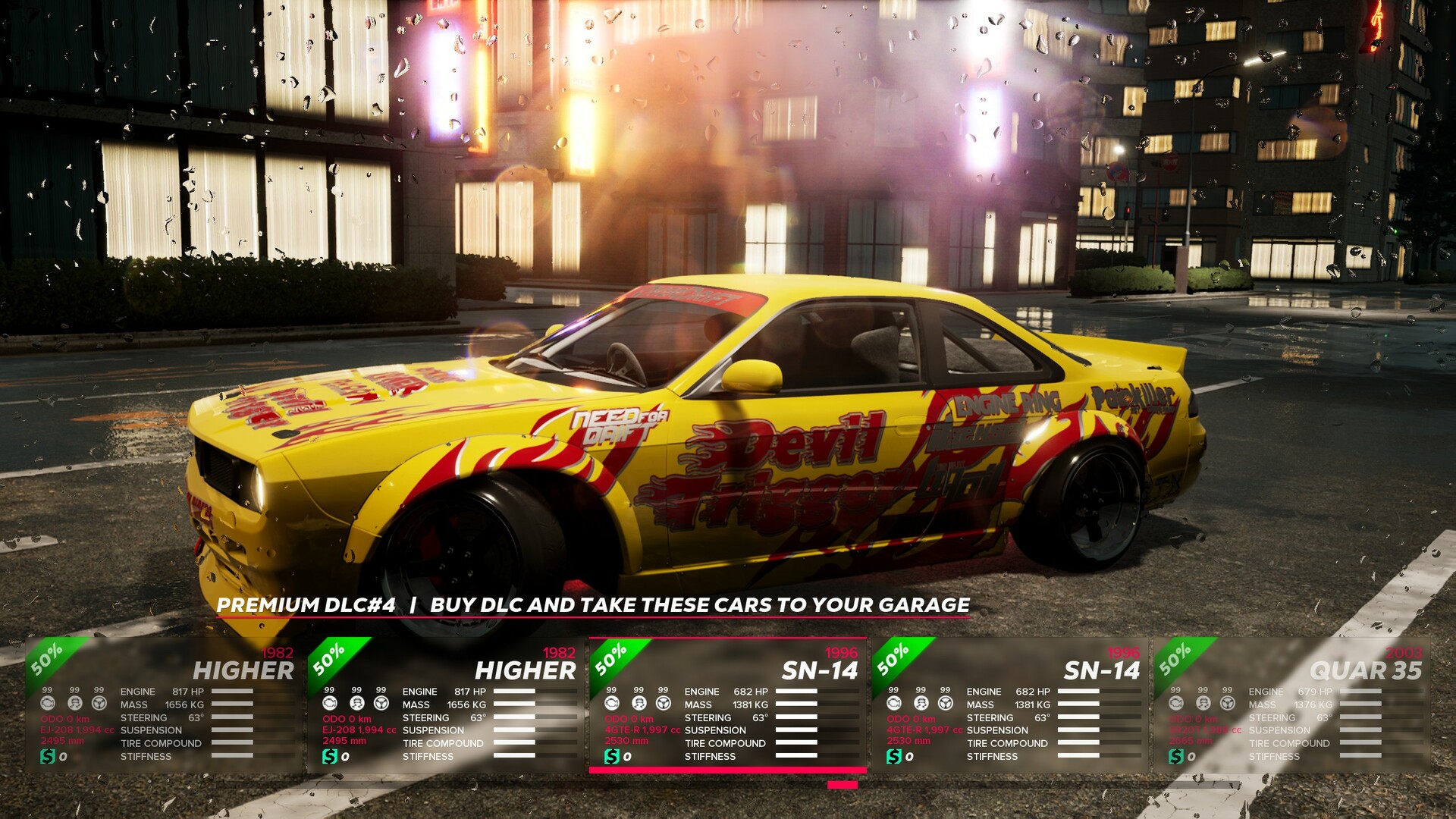The width and height of the screenshot is (1456, 819).
Task: Click the dollar price icon on the QUAR 35 card
Action: pyautogui.click(x=1175, y=756)
